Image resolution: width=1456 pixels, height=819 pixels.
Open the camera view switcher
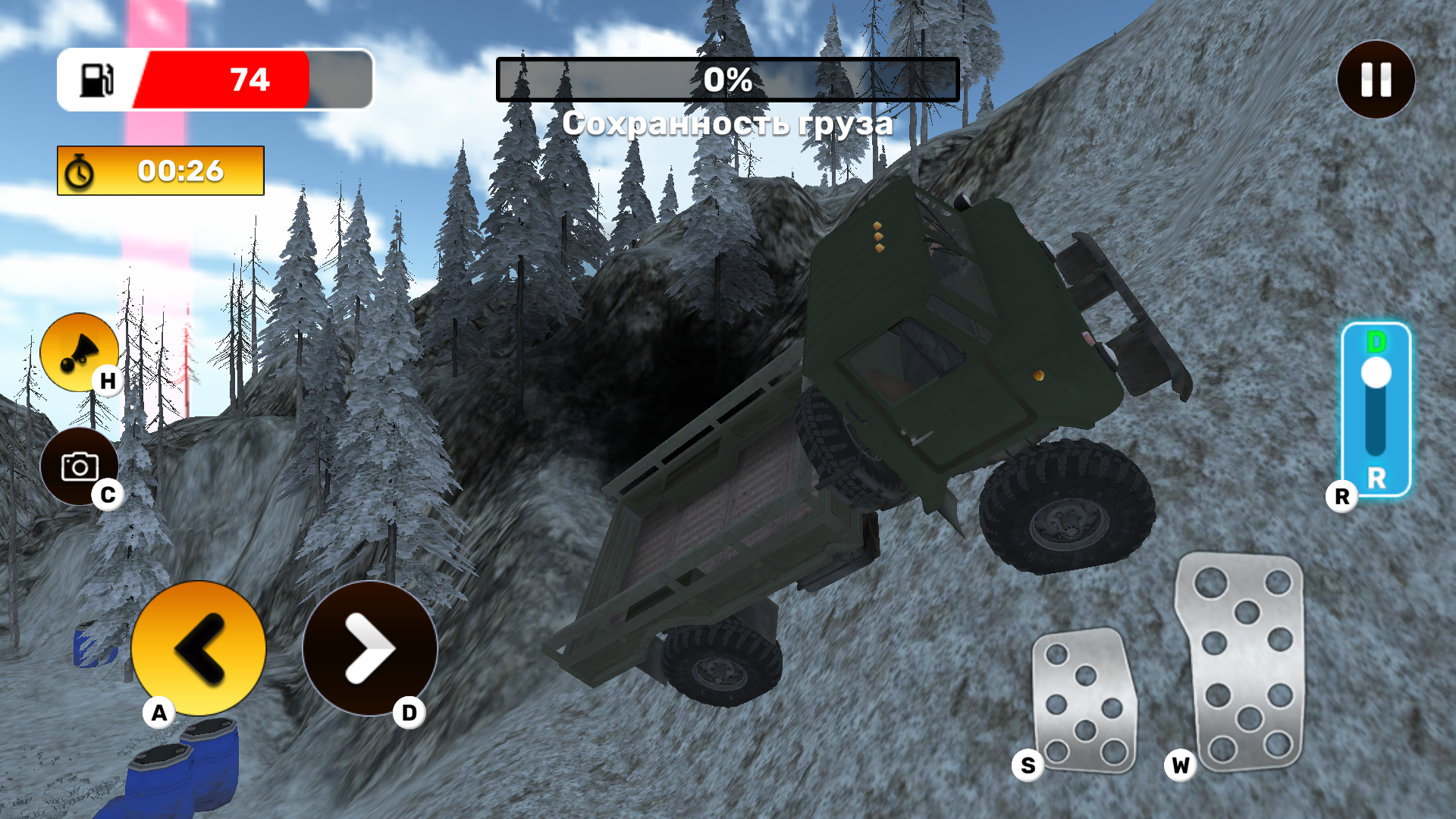click(80, 465)
